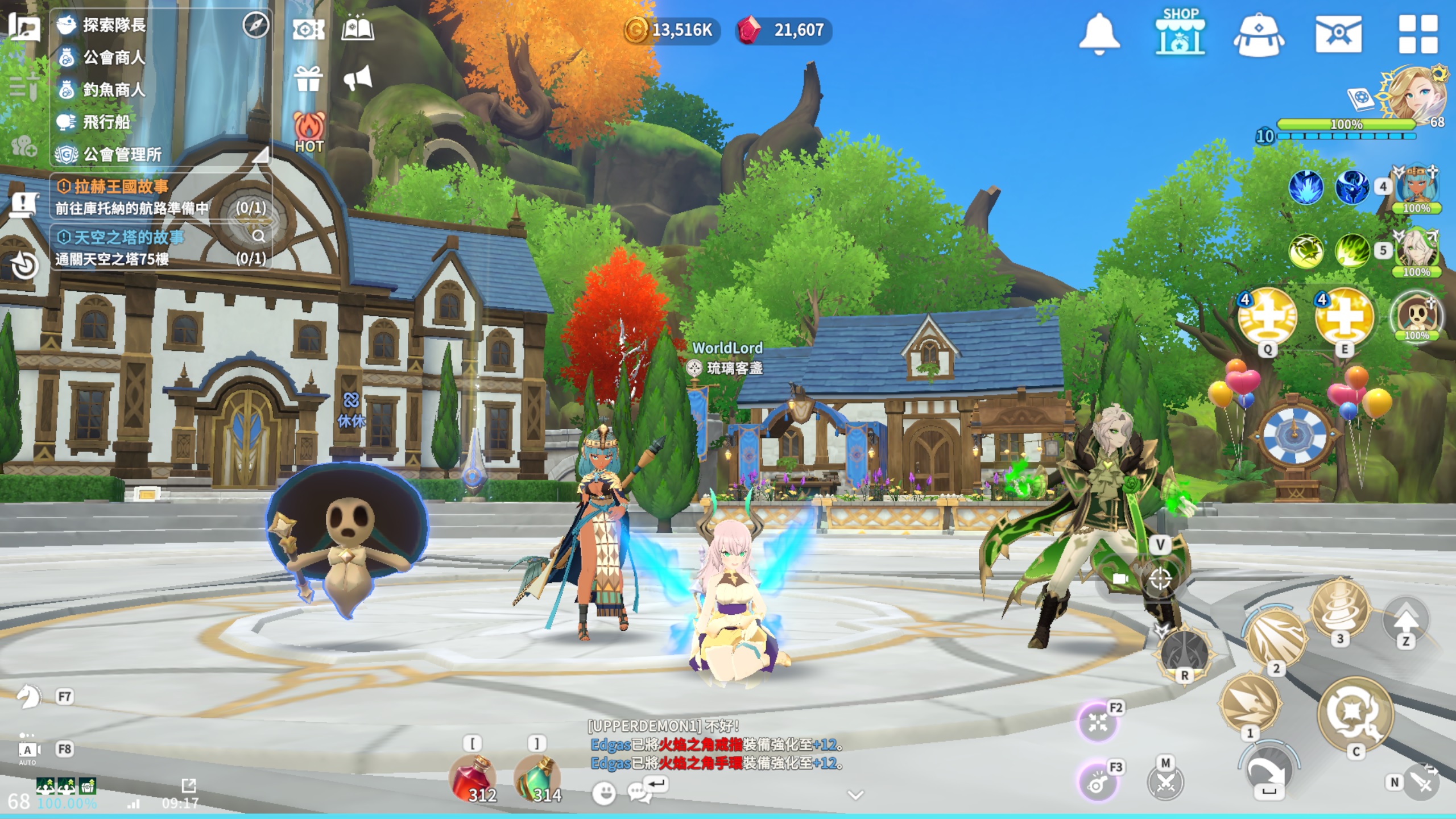Claim rewards from the gift box icon

[x=309, y=79]
